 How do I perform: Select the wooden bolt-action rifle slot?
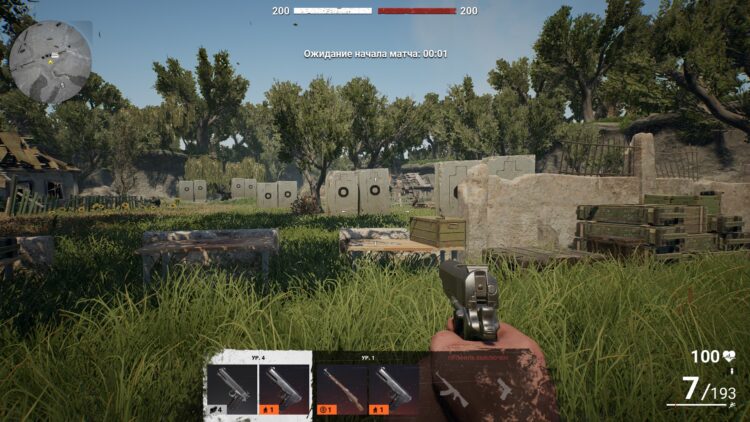click(x=341, y=389)
